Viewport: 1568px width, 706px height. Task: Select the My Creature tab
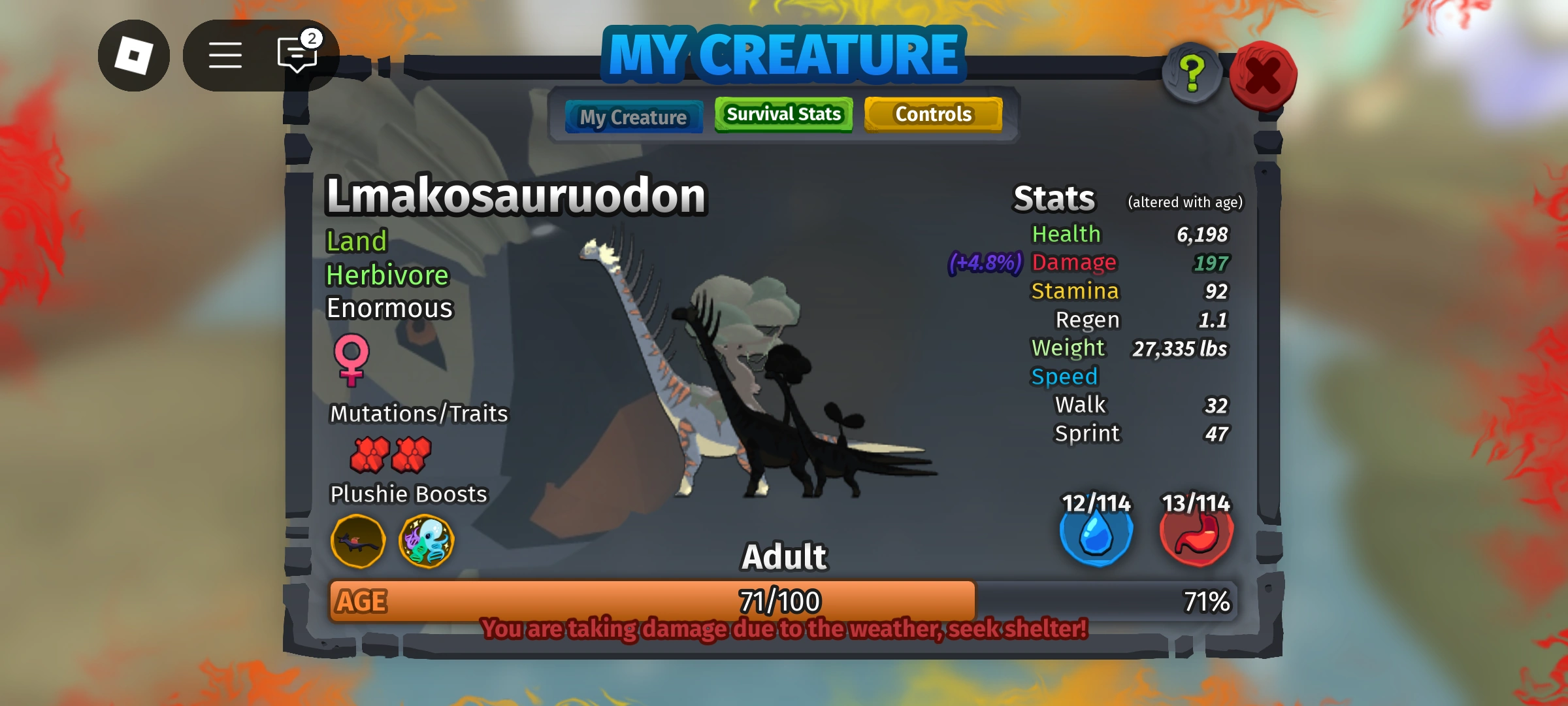point(633,117)
